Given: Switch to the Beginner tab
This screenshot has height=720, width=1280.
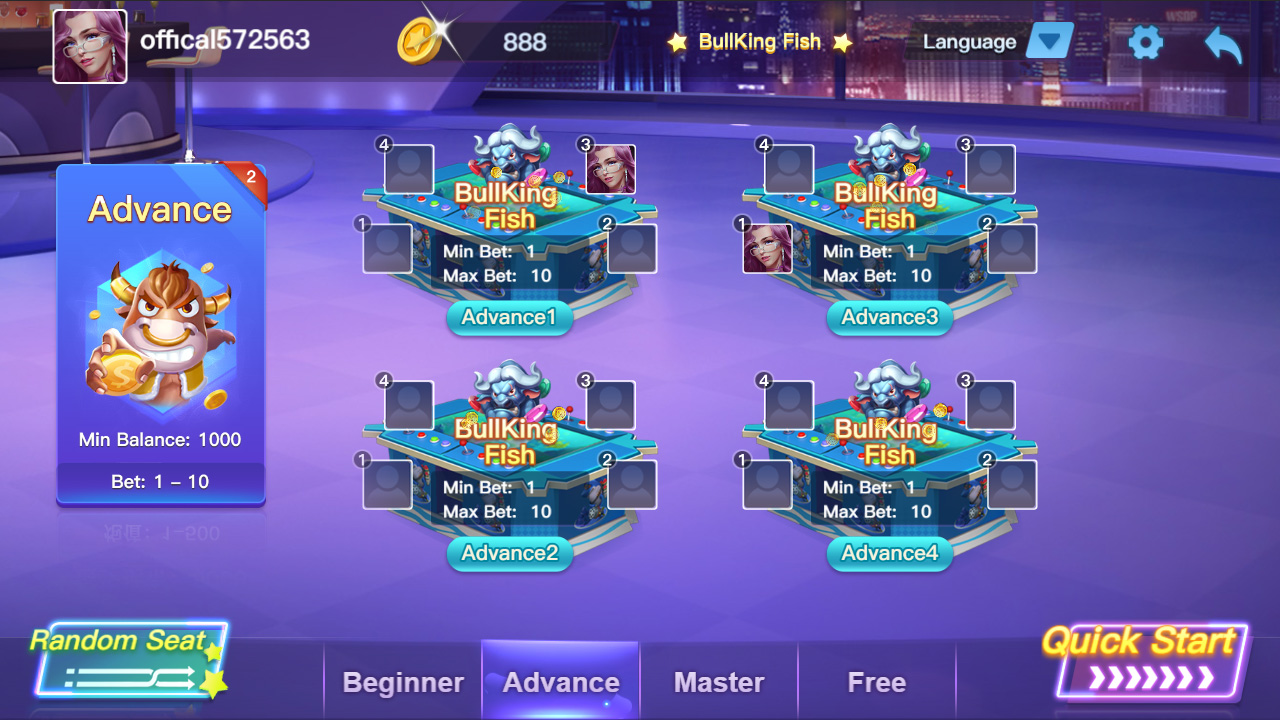Looking at the screenshot, I should coord(403,682).
